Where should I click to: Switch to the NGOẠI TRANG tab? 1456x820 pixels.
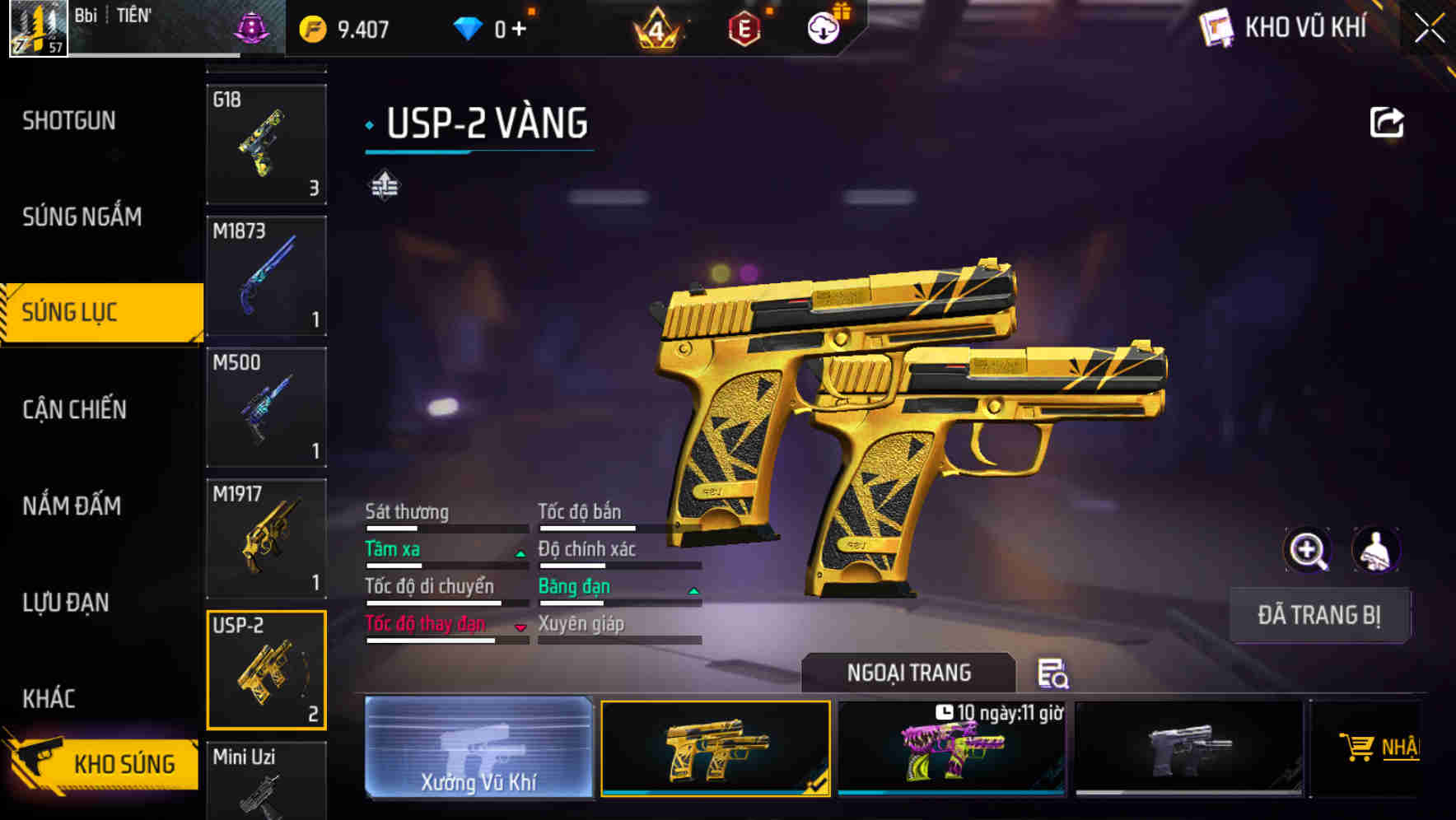click(908, 672)
